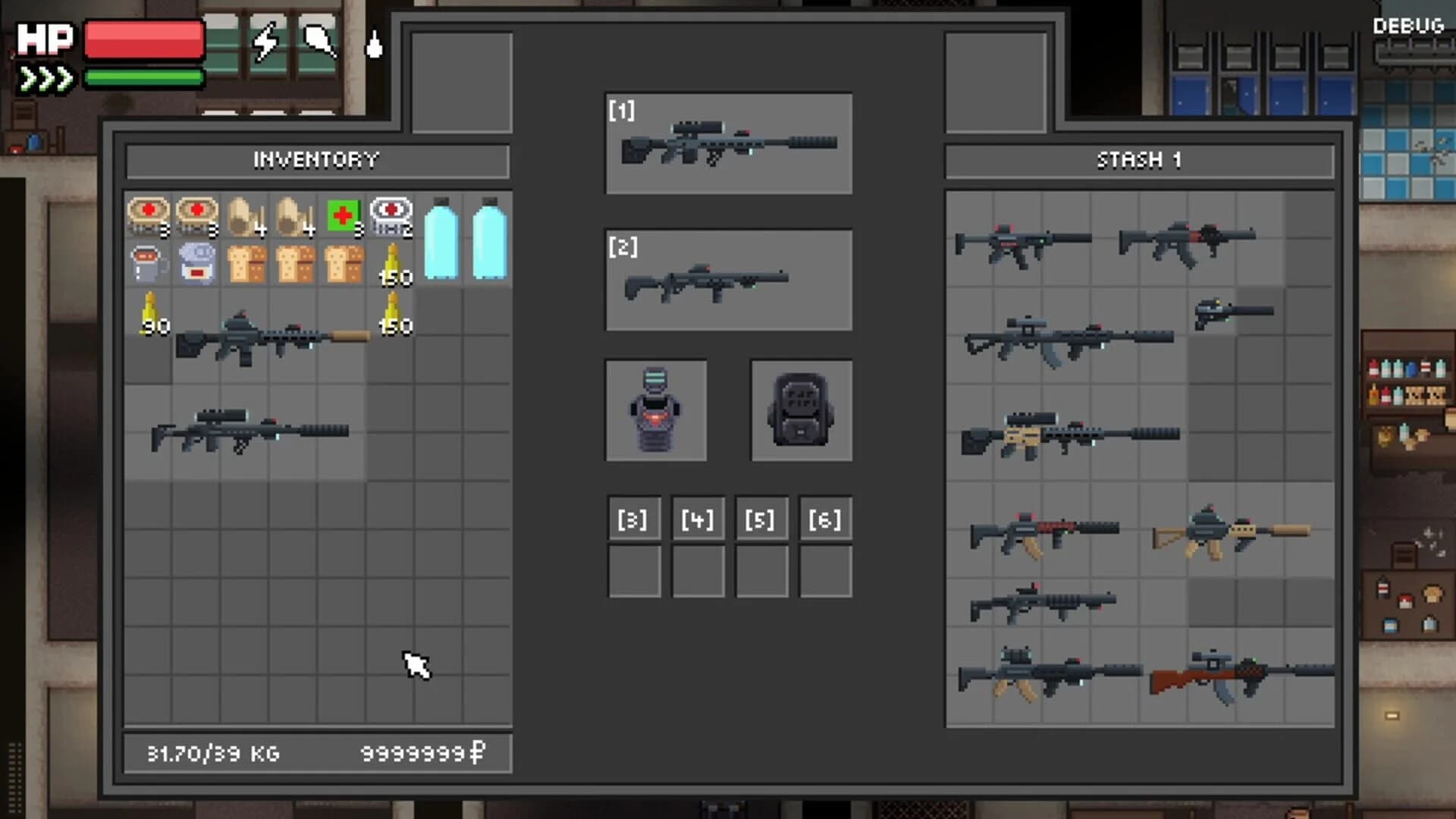Screen dimensions: 1456x819
Task: Click the equipped backpack
Action: tap(800, 409)
